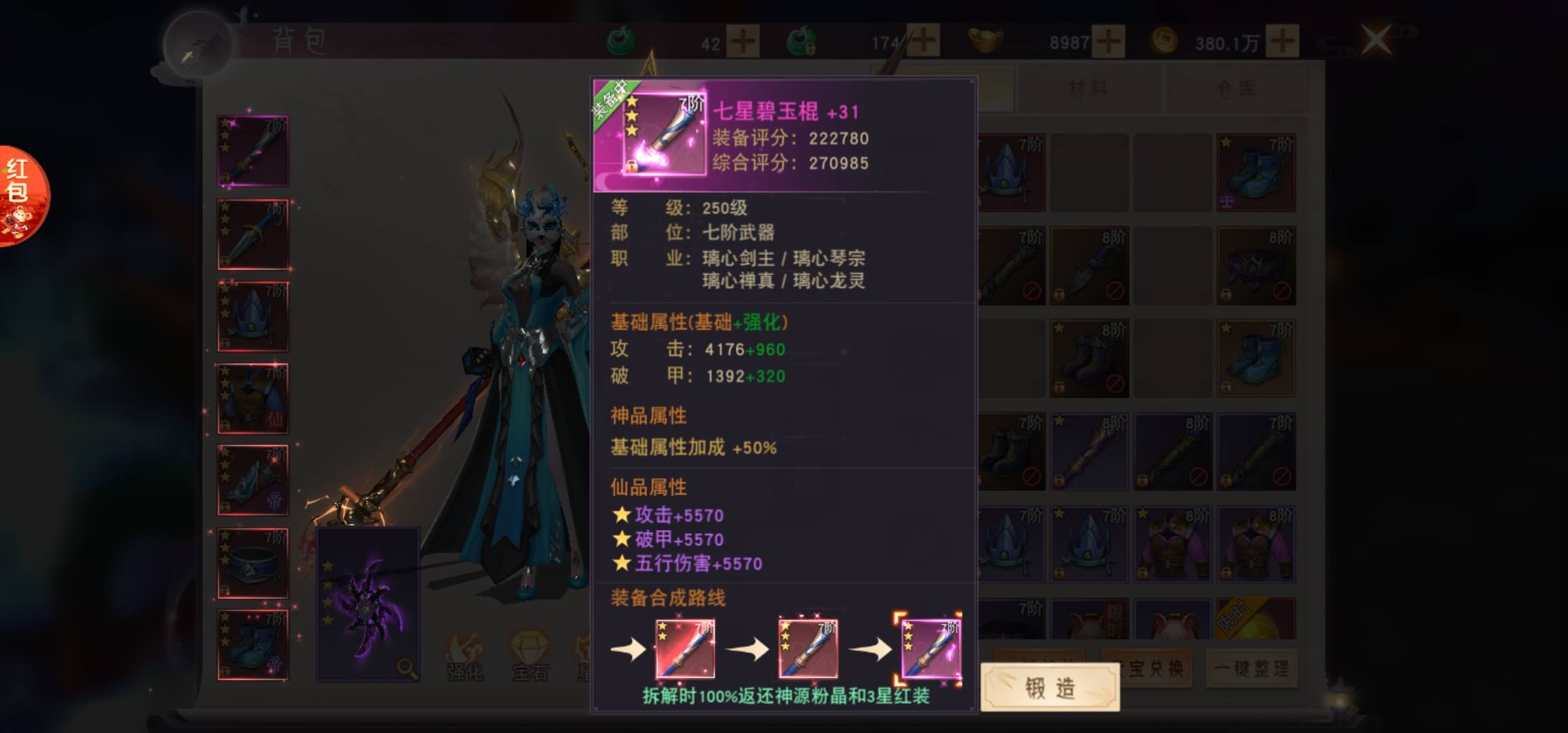Inspect the purple spiked wheel card
This screenshot has width=1568, height=733.
[368, 604]
